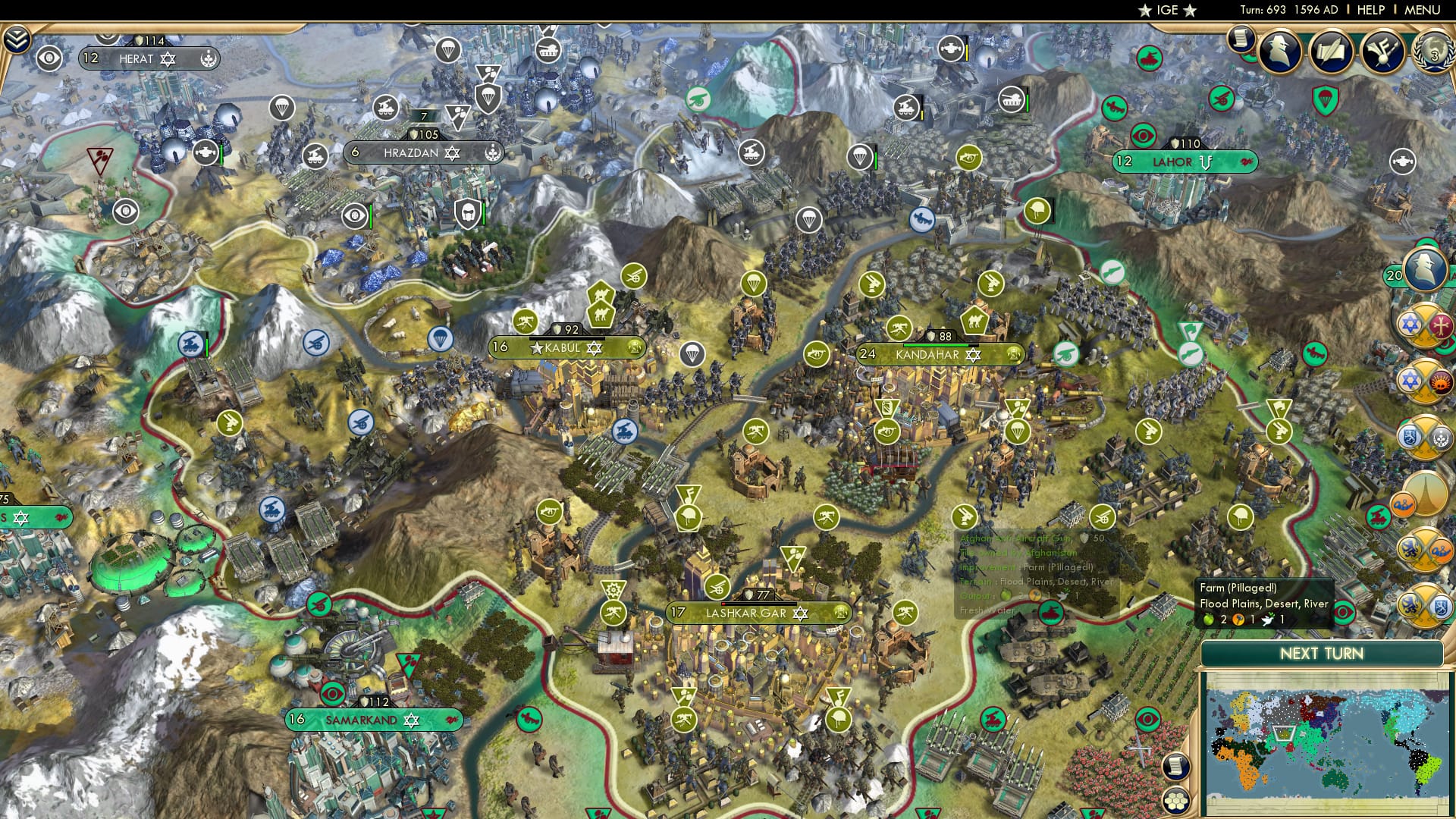Viewport: 1456px width, 819px height.
Task: Open the notification log scroll icon
Action: (x=1241, y=39)
